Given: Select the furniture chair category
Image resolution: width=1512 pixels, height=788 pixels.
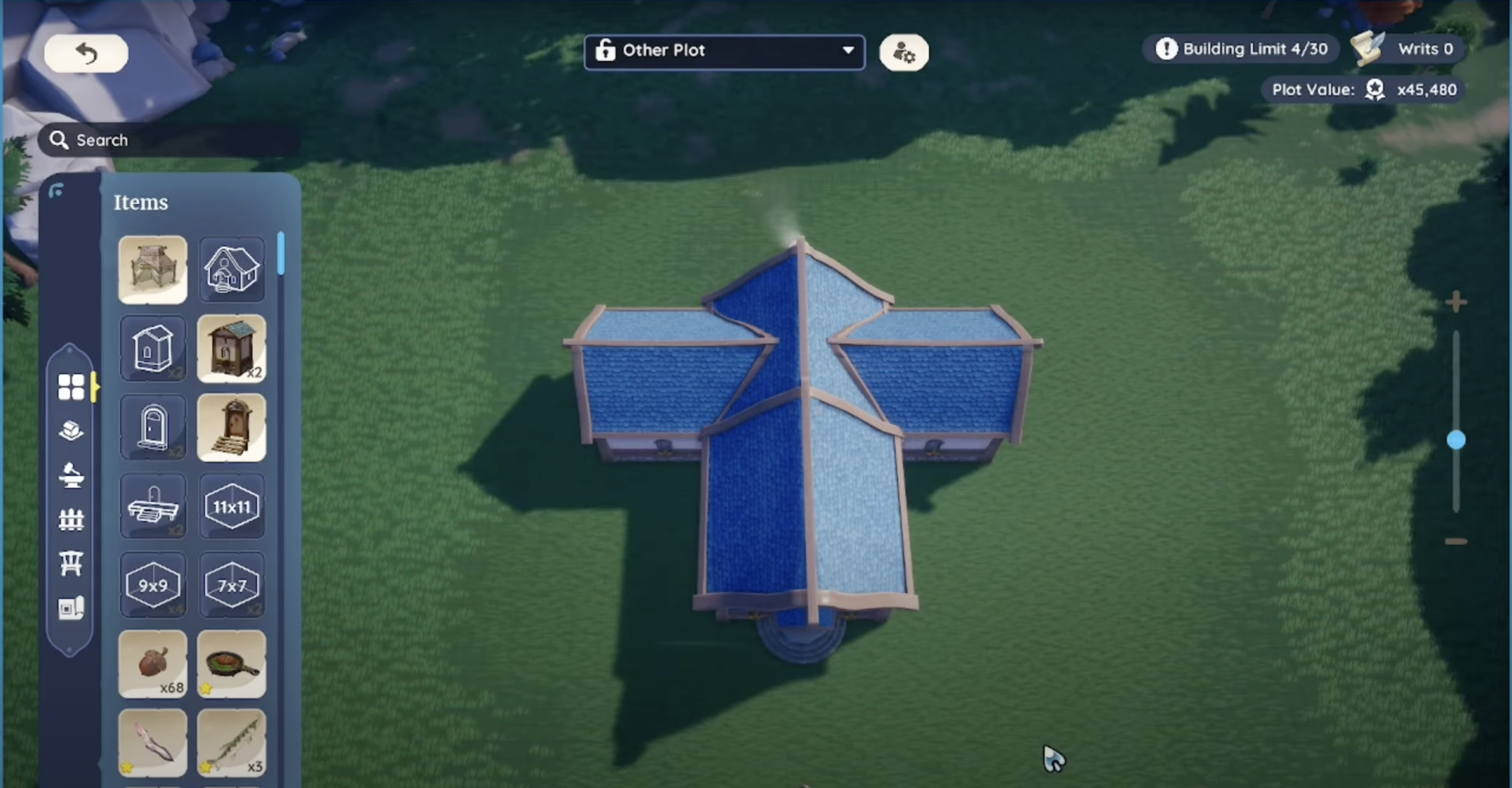Looking at the screenshot, I should pos(71,563).
